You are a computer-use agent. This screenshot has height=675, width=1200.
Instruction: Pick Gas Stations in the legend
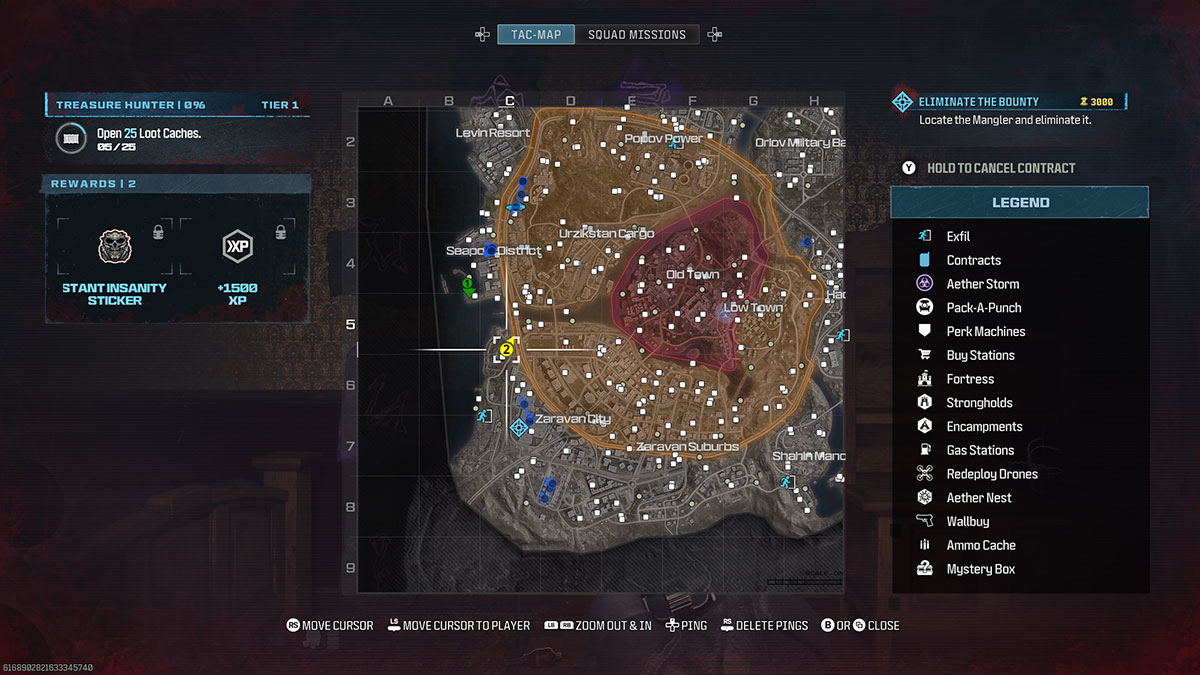coord(980,451)
